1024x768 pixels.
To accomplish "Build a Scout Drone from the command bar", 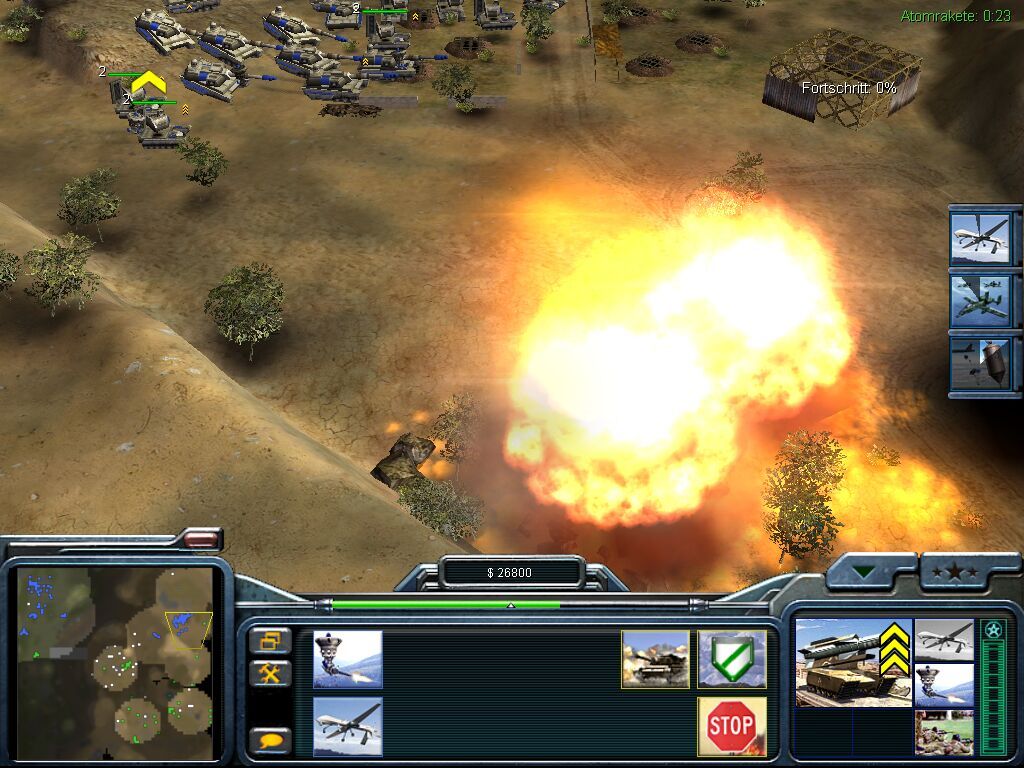I will (347, 725).
